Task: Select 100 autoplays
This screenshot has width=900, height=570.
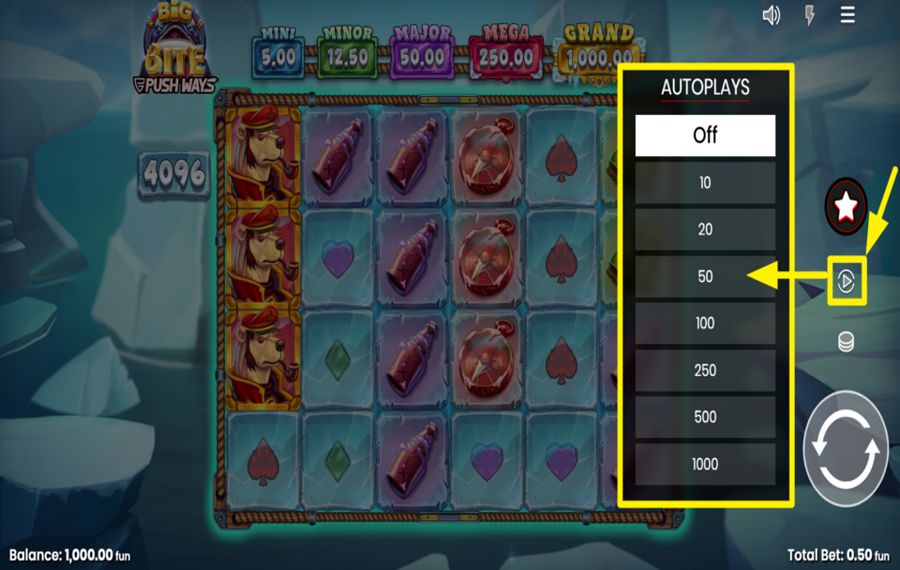Action: click(x=705, y=324)
